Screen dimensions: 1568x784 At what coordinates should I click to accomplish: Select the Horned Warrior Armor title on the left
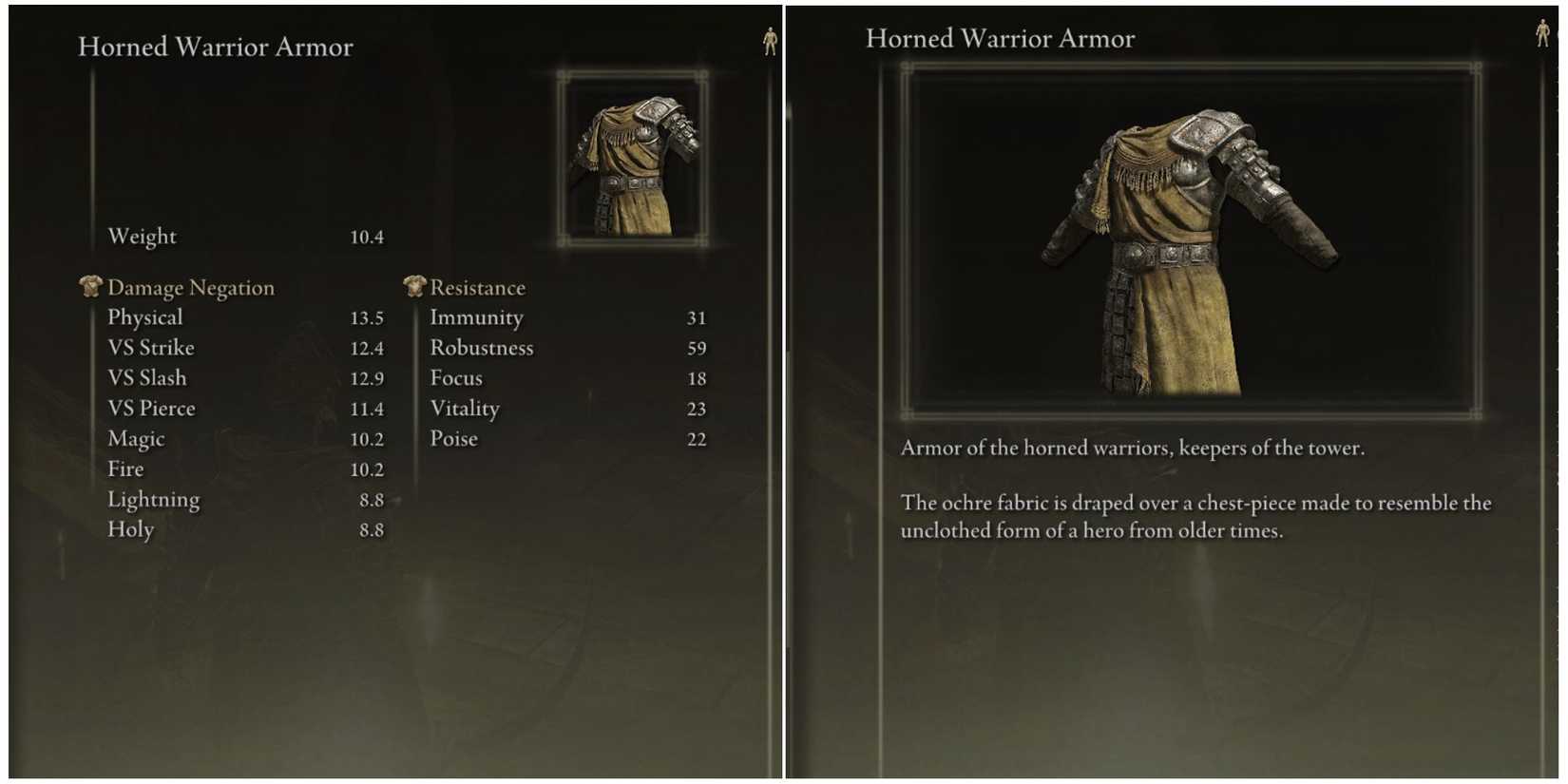217,46
